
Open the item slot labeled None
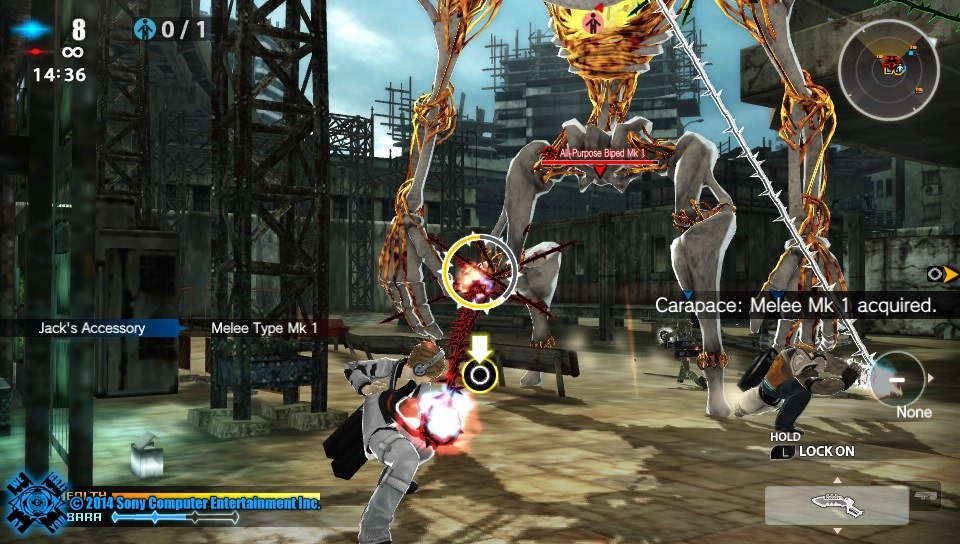(x=896, y=380)
